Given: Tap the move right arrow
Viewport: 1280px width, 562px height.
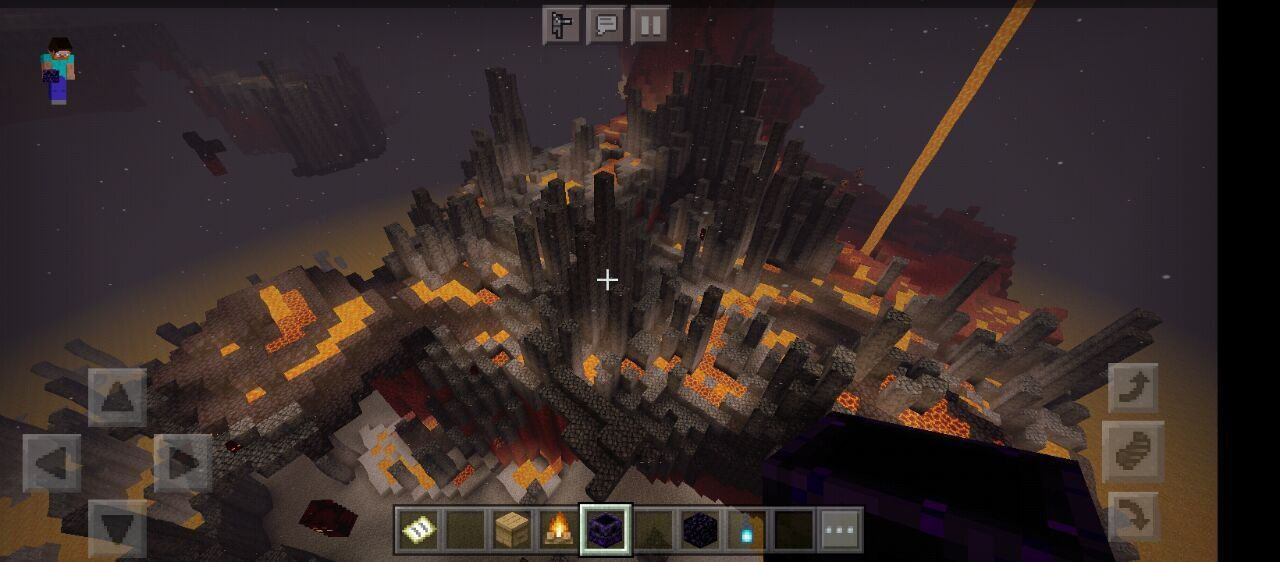Looking at the screenshot, I should click(183, 463).
